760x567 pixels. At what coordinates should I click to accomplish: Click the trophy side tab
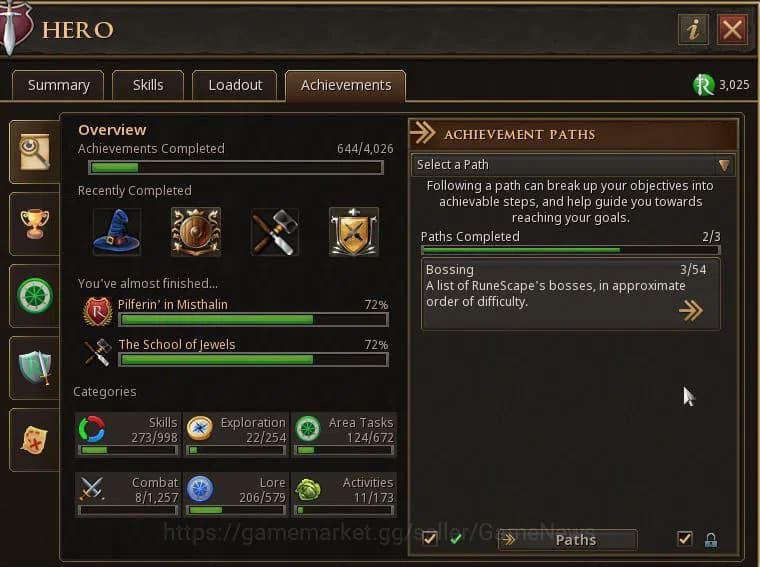point(34,224)
